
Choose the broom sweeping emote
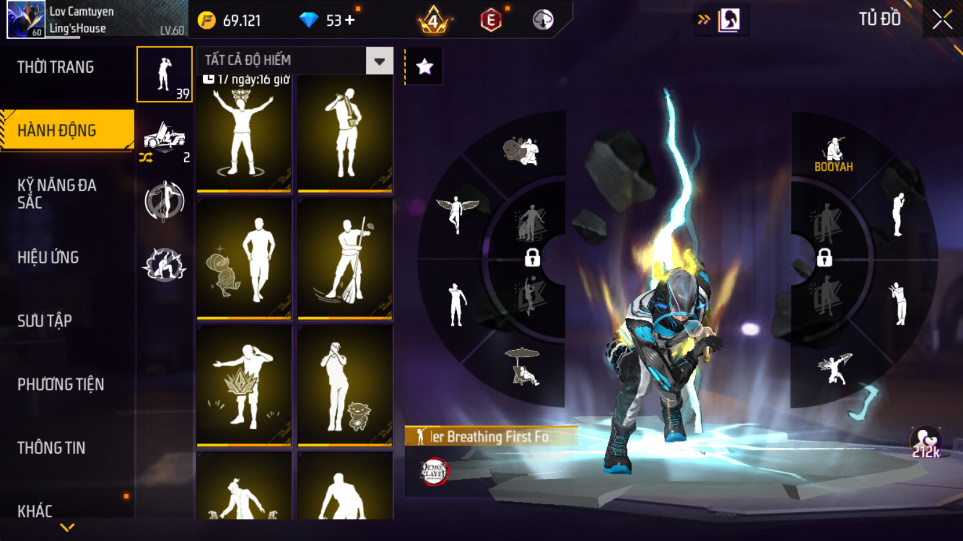[344, 257]
